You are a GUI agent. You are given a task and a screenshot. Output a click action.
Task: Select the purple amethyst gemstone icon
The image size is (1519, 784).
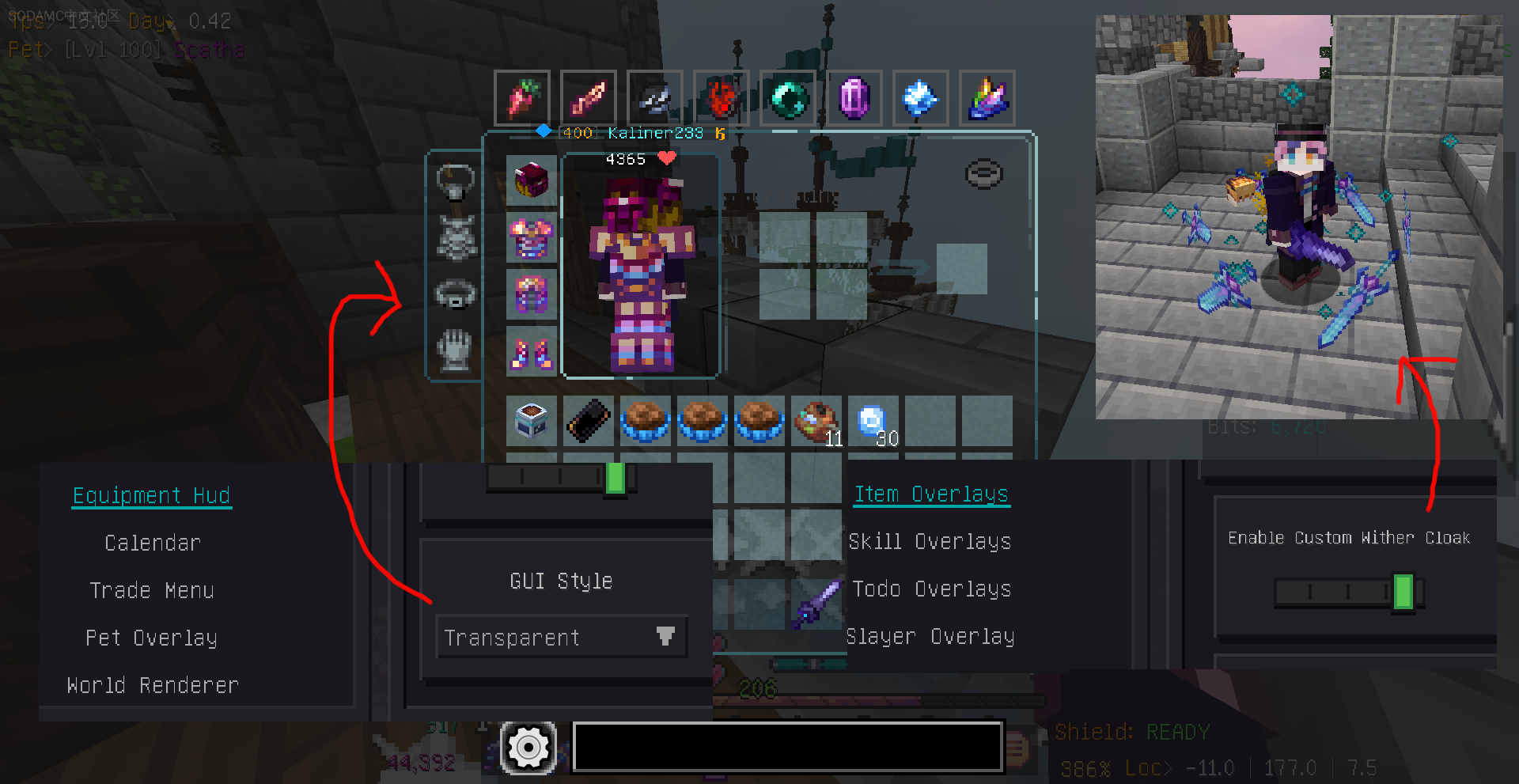tap(855, 97)
